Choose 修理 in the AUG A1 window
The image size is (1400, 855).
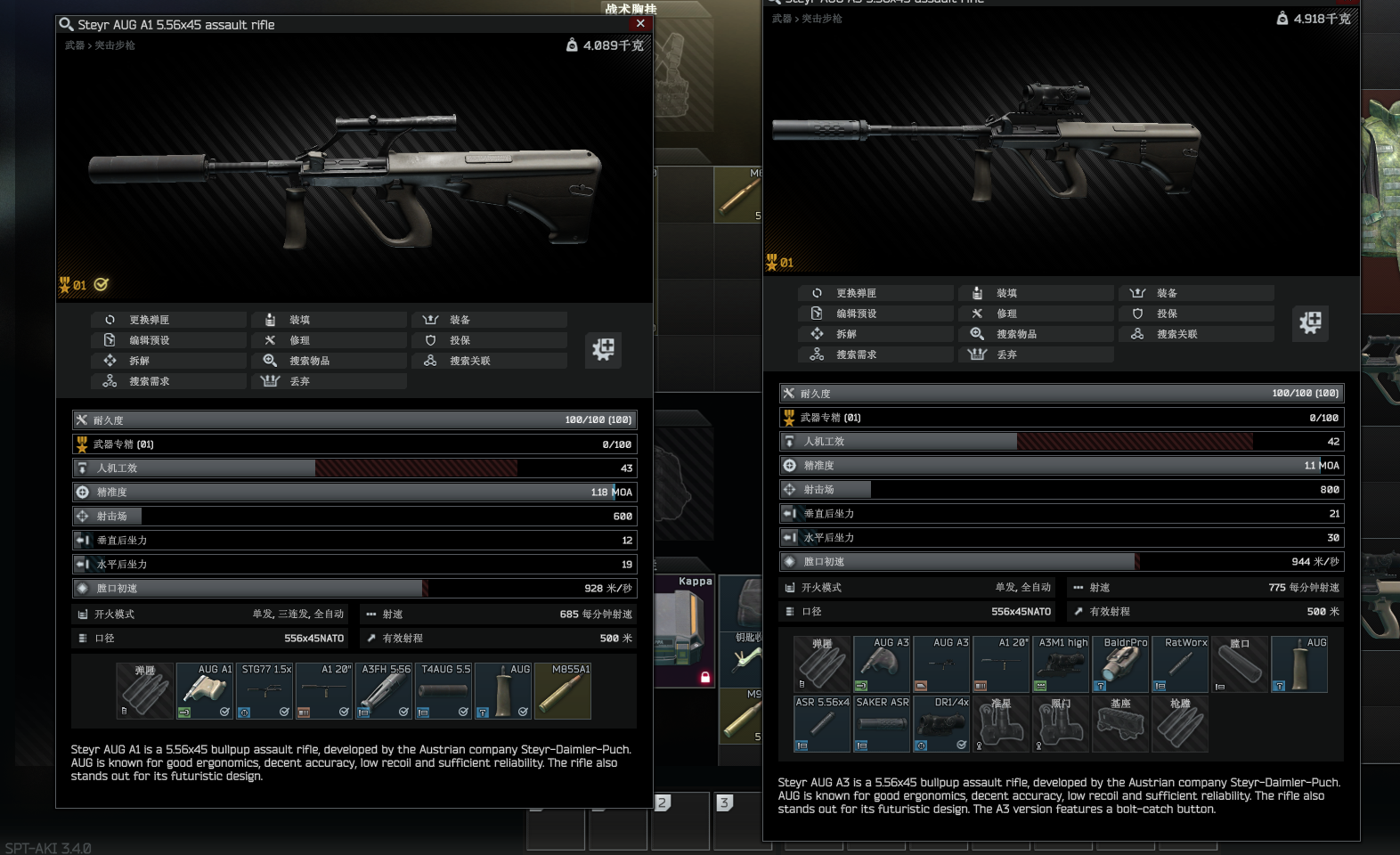[x=299, y=340]
